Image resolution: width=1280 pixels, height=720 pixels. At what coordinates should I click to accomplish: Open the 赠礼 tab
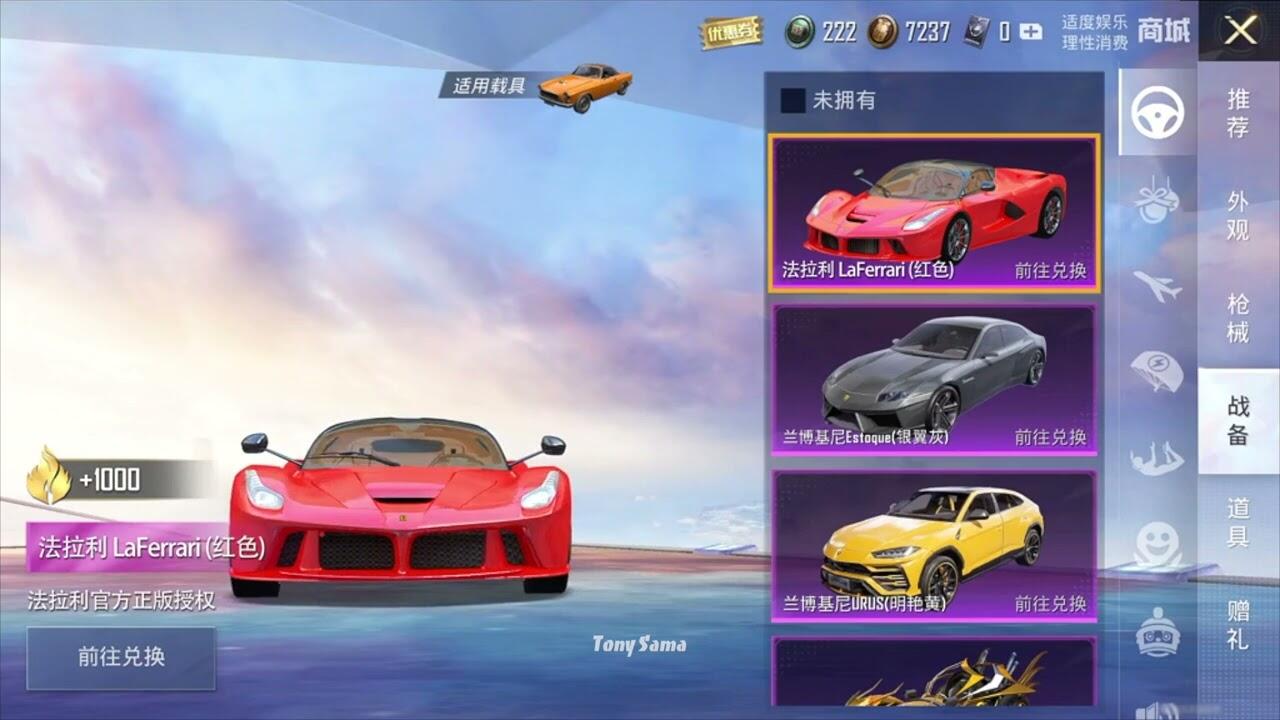[1238, 624]
